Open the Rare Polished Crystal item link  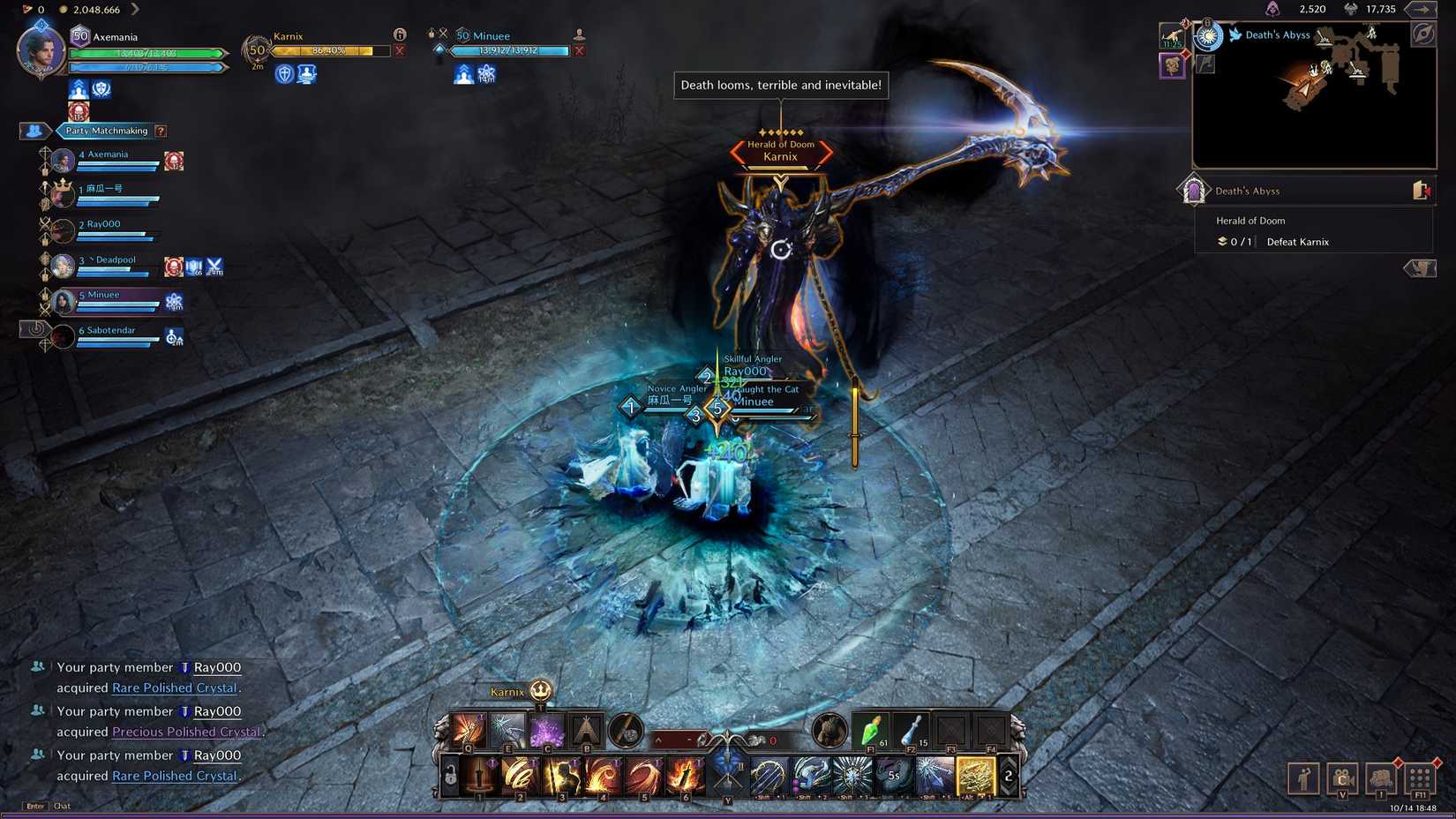(x=174, y=688)
